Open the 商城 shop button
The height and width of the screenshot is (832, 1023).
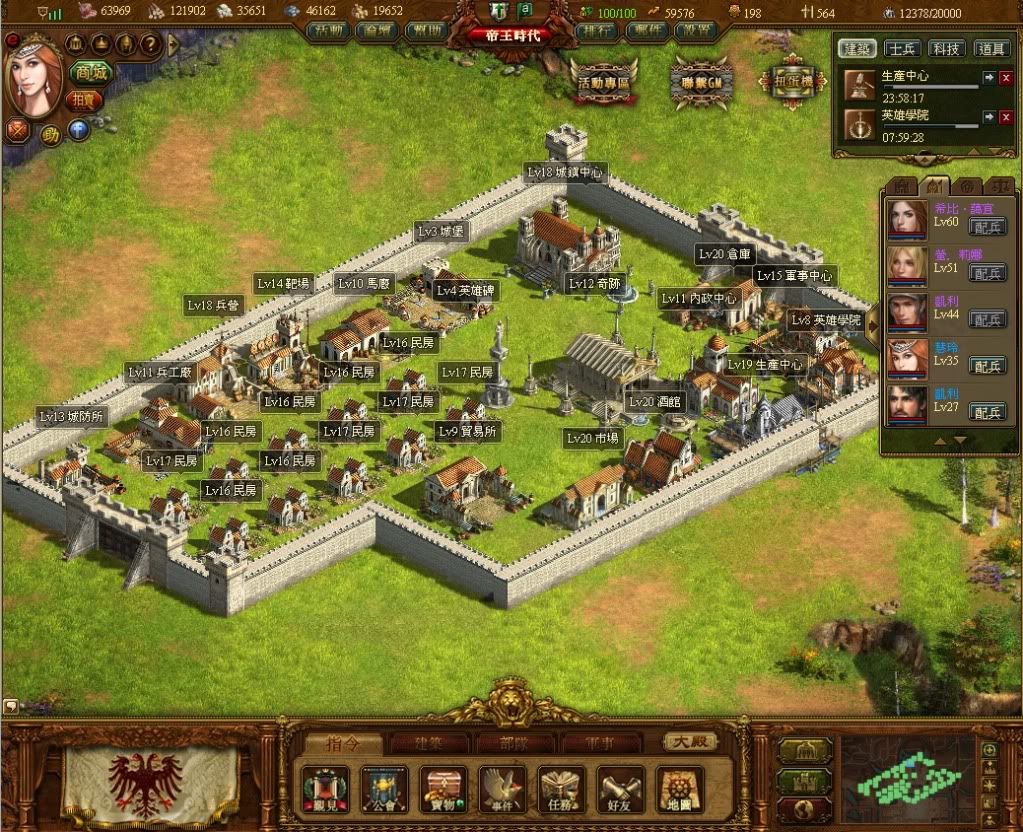89,73
